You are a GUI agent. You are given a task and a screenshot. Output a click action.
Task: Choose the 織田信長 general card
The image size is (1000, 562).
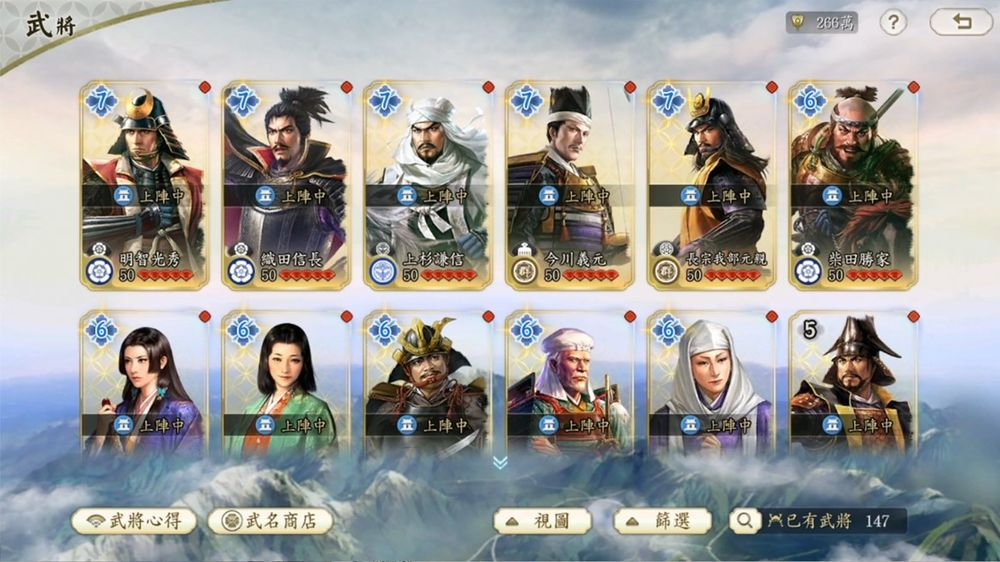pos(286,186)
